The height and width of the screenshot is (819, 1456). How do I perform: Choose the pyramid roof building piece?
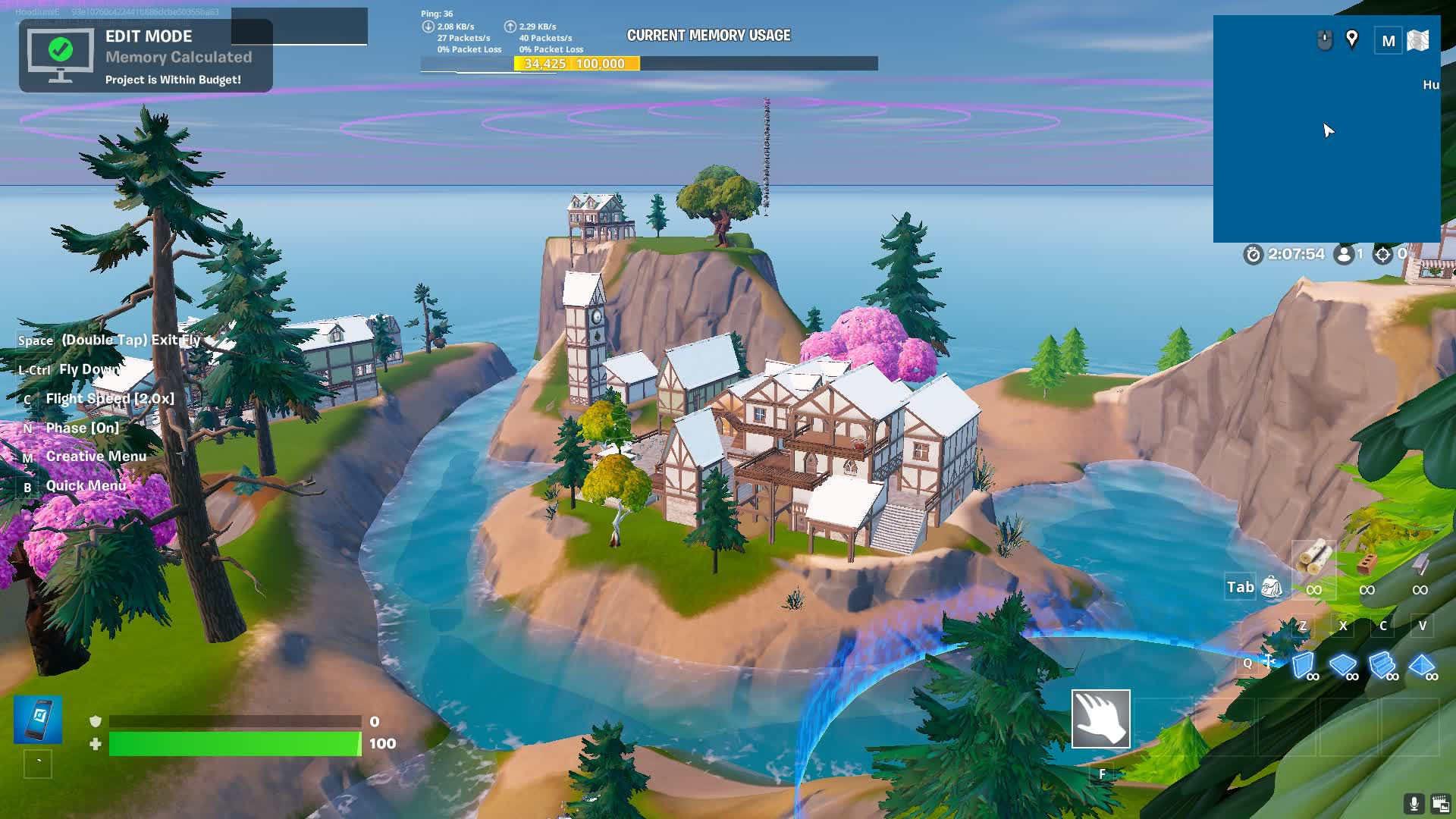point(1422,665)
